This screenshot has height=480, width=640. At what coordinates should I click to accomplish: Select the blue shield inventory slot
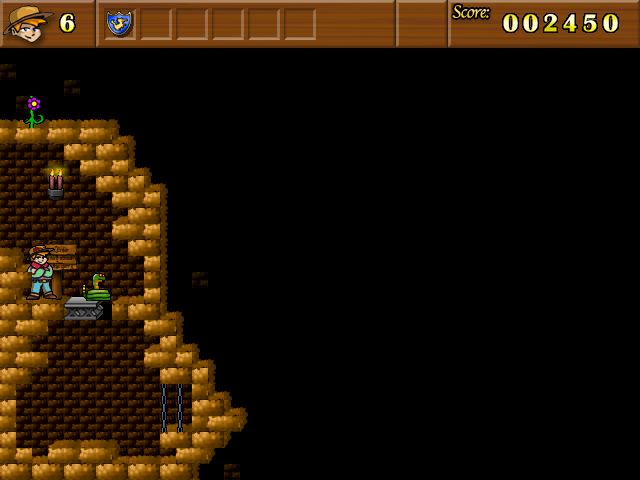coord(119,22)
